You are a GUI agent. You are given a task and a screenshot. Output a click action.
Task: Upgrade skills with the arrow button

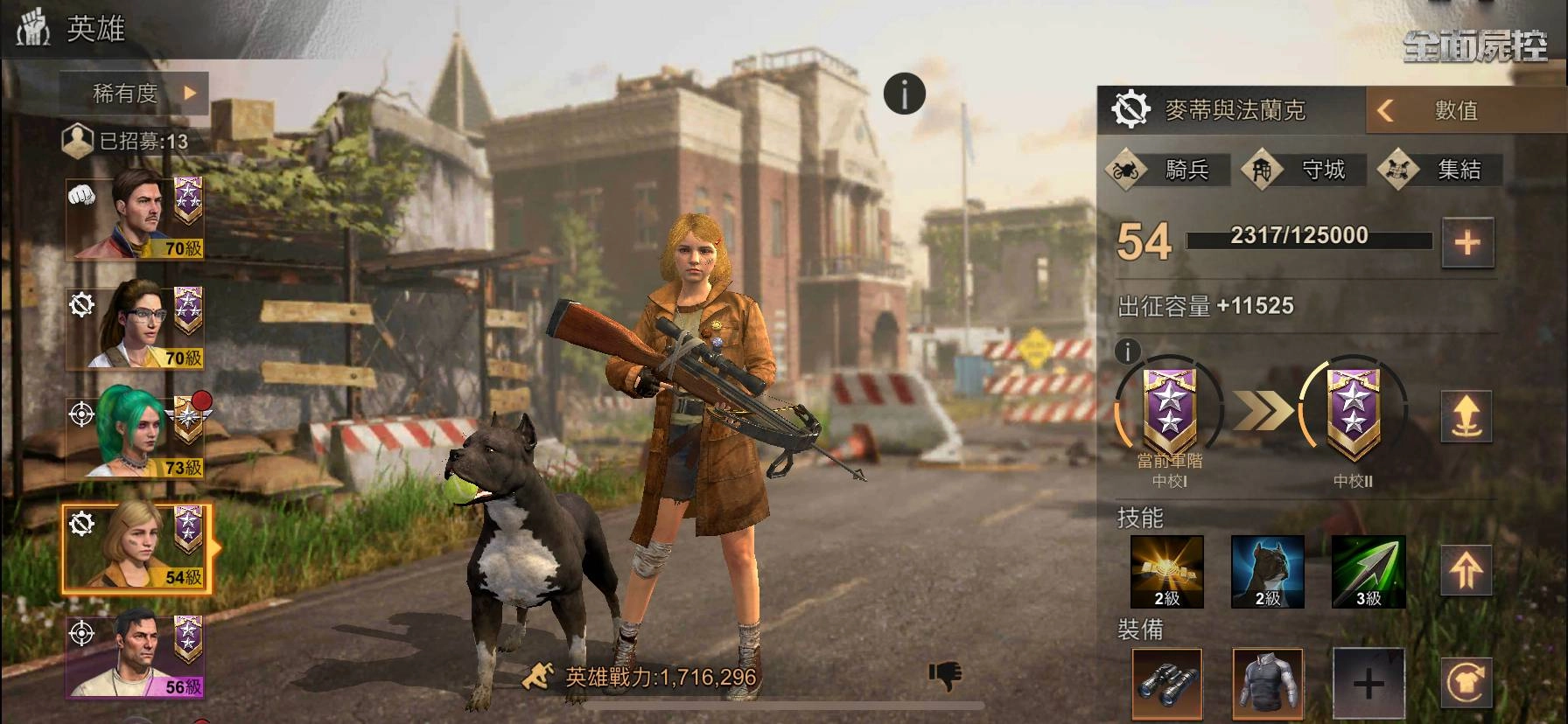click(x=1466, y=571)
